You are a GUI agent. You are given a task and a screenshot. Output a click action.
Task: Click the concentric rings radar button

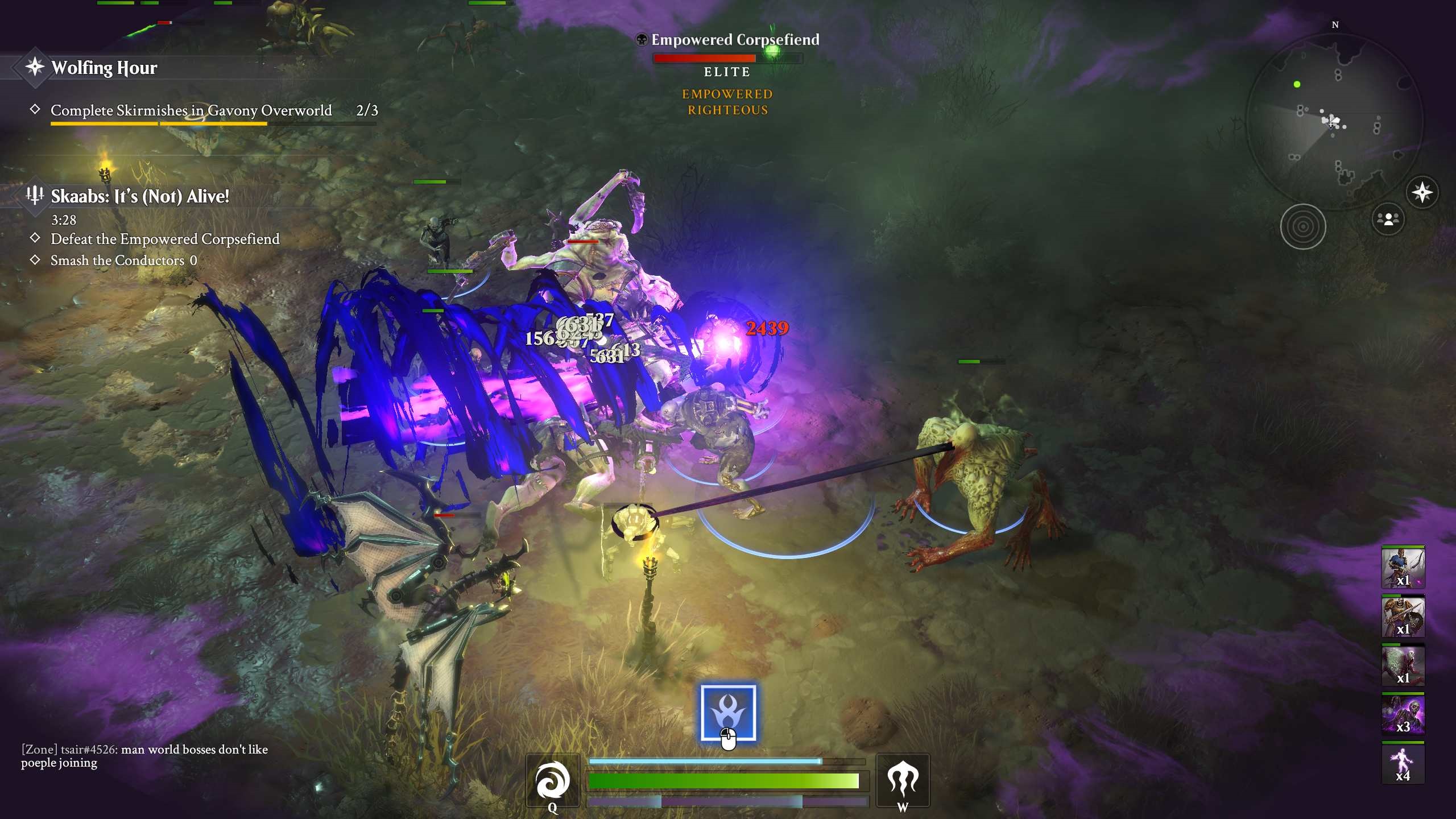1302,226
